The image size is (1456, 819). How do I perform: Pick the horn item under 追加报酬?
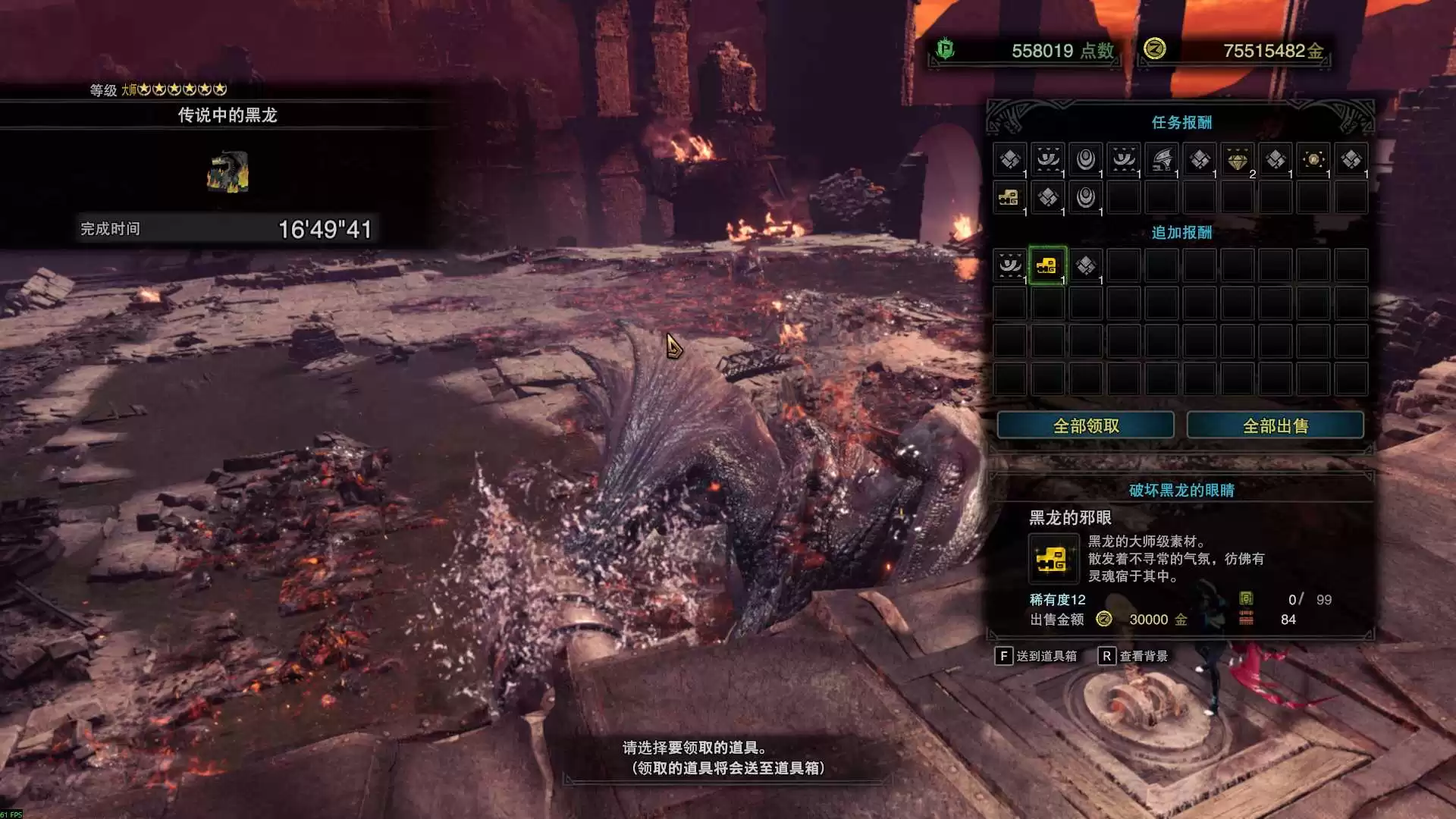pyautogui.click(x=1009, y=265)
